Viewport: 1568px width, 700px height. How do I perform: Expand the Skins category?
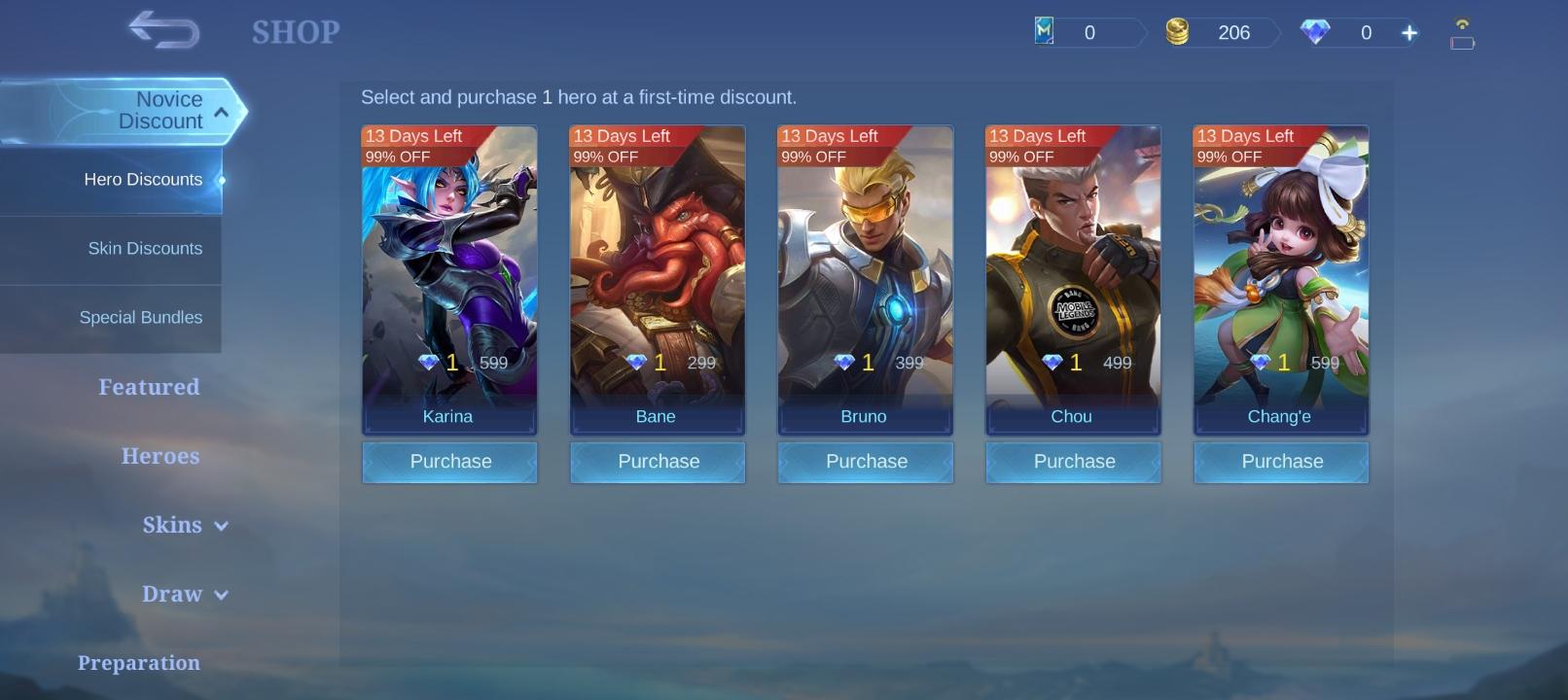186,525
